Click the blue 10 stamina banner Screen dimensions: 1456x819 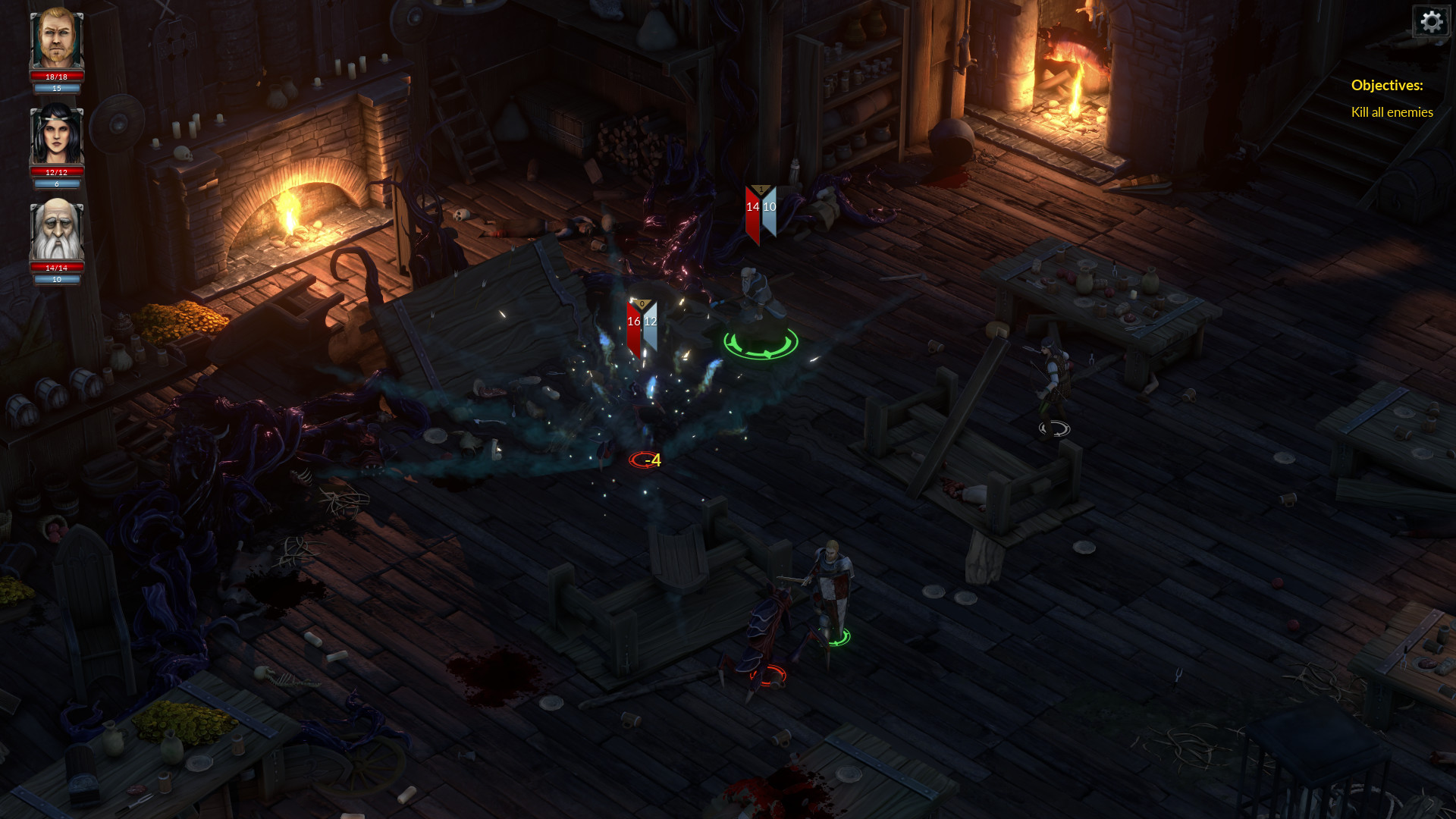pos(770,206)
